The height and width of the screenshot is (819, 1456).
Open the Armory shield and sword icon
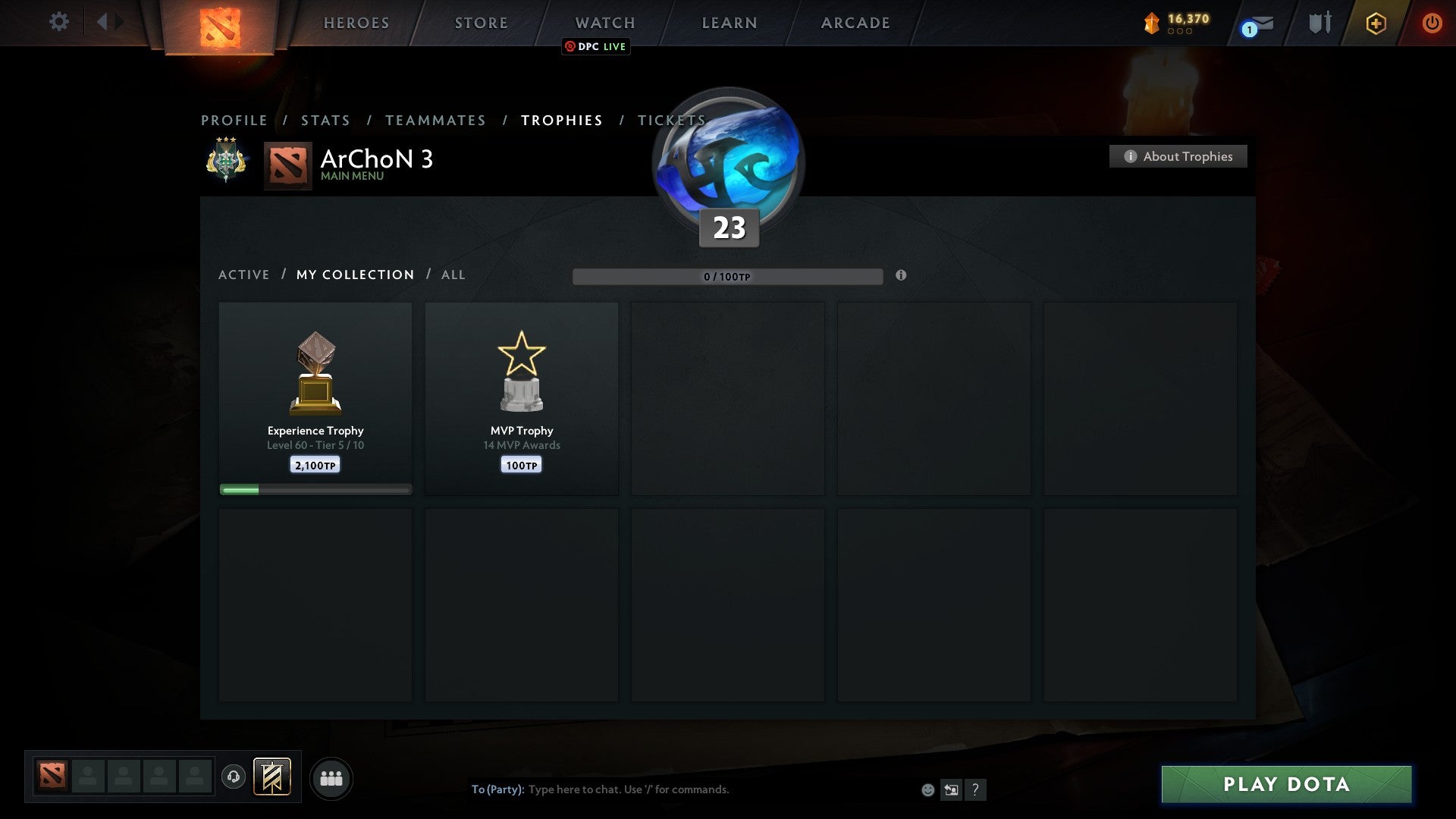1319,23
